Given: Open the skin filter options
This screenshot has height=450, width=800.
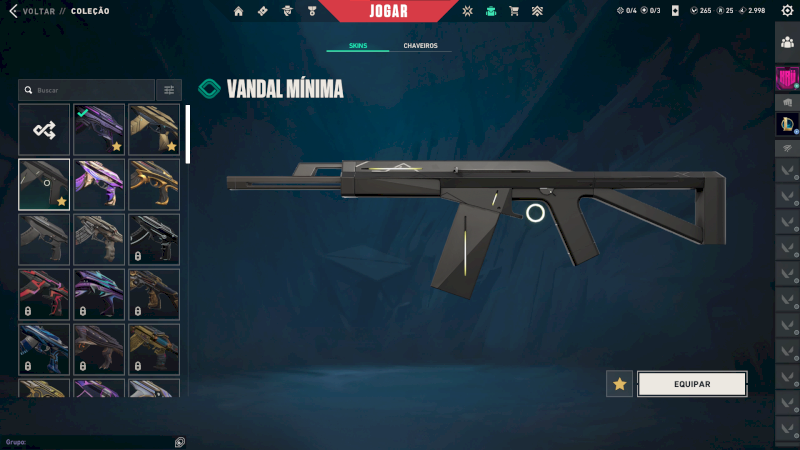Looking at the screenshot, I should coord(169,90).
